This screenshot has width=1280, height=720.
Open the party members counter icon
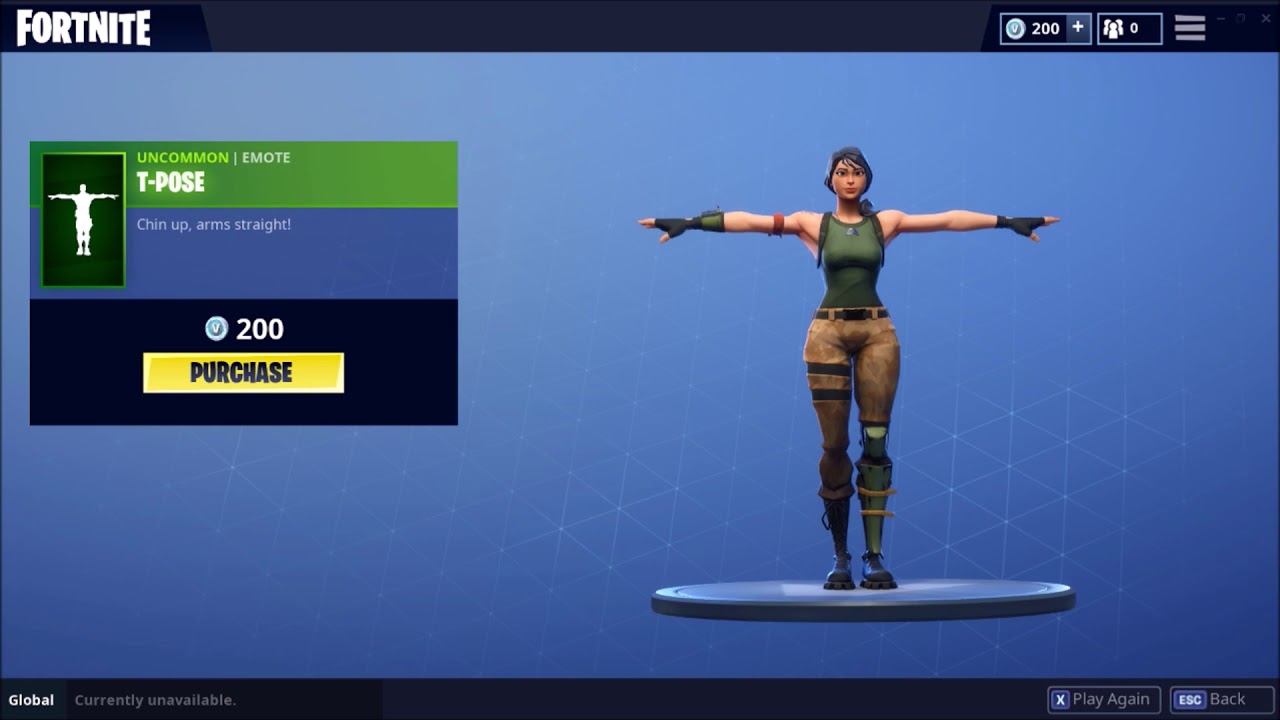(1113, 28)
